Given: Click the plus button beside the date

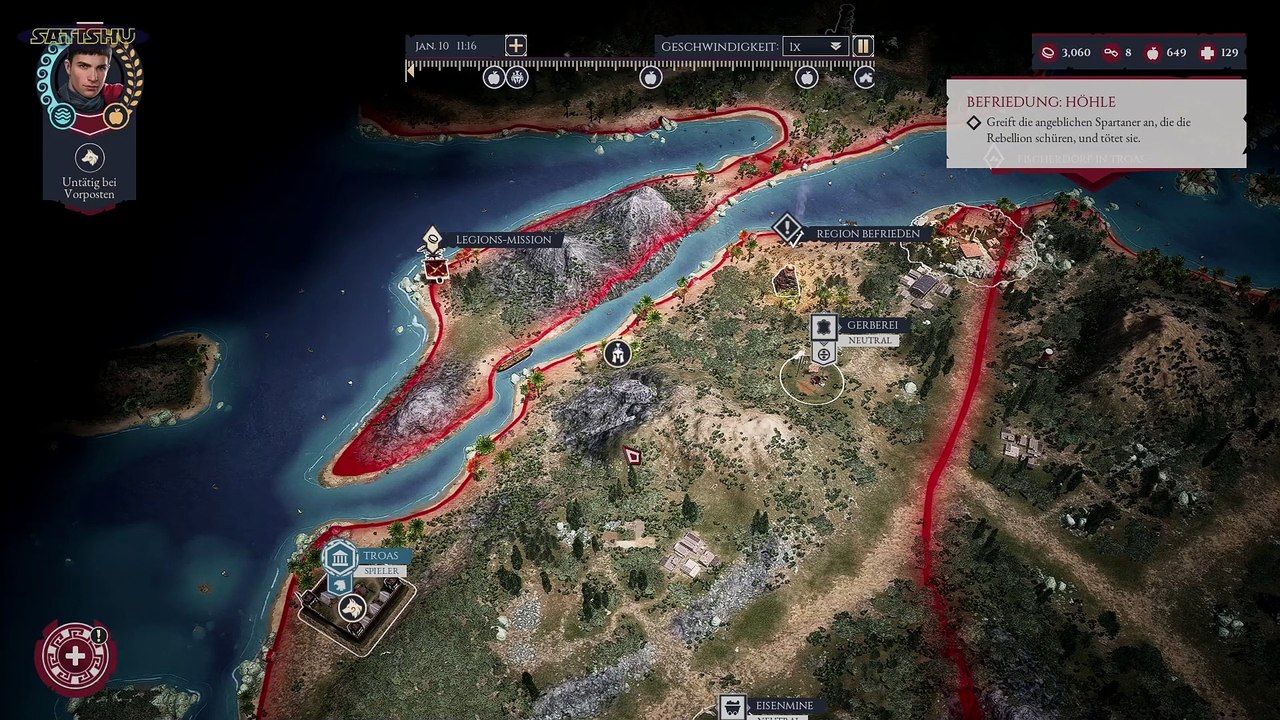Looking at the screenshot, I should pyautogui.click(x=515, y=45).
